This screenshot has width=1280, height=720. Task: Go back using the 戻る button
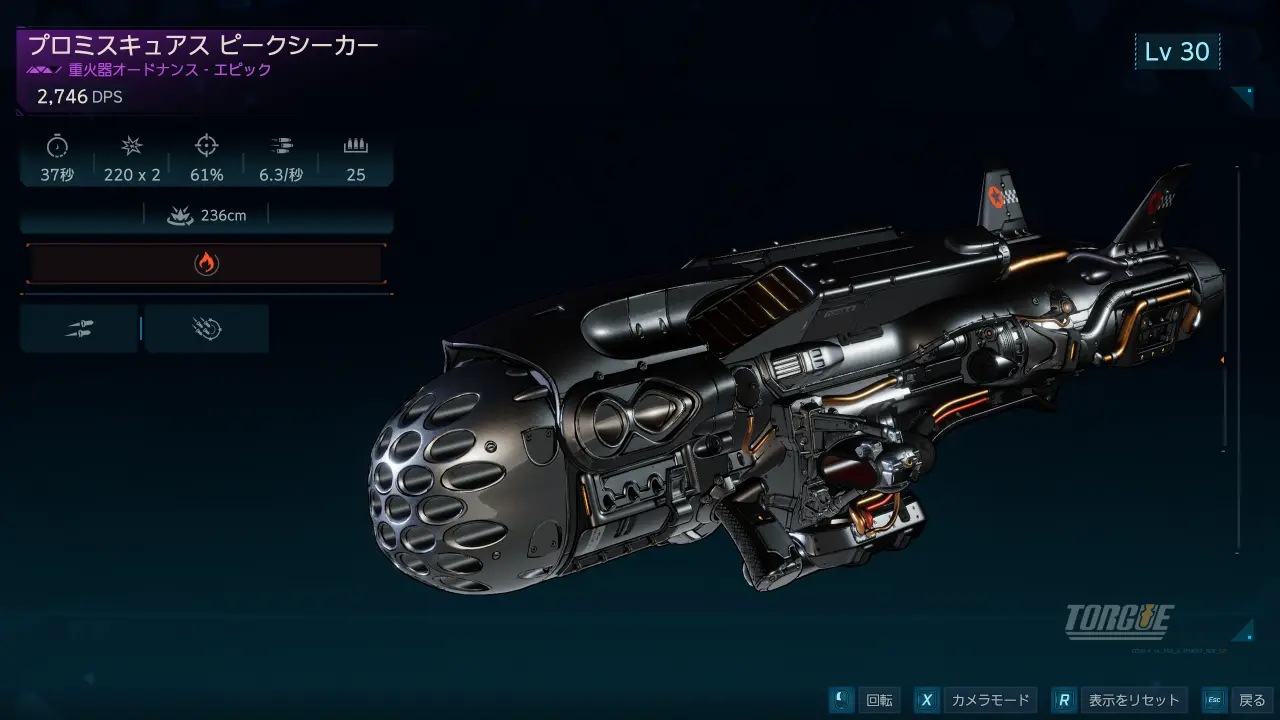point(1238,700)
